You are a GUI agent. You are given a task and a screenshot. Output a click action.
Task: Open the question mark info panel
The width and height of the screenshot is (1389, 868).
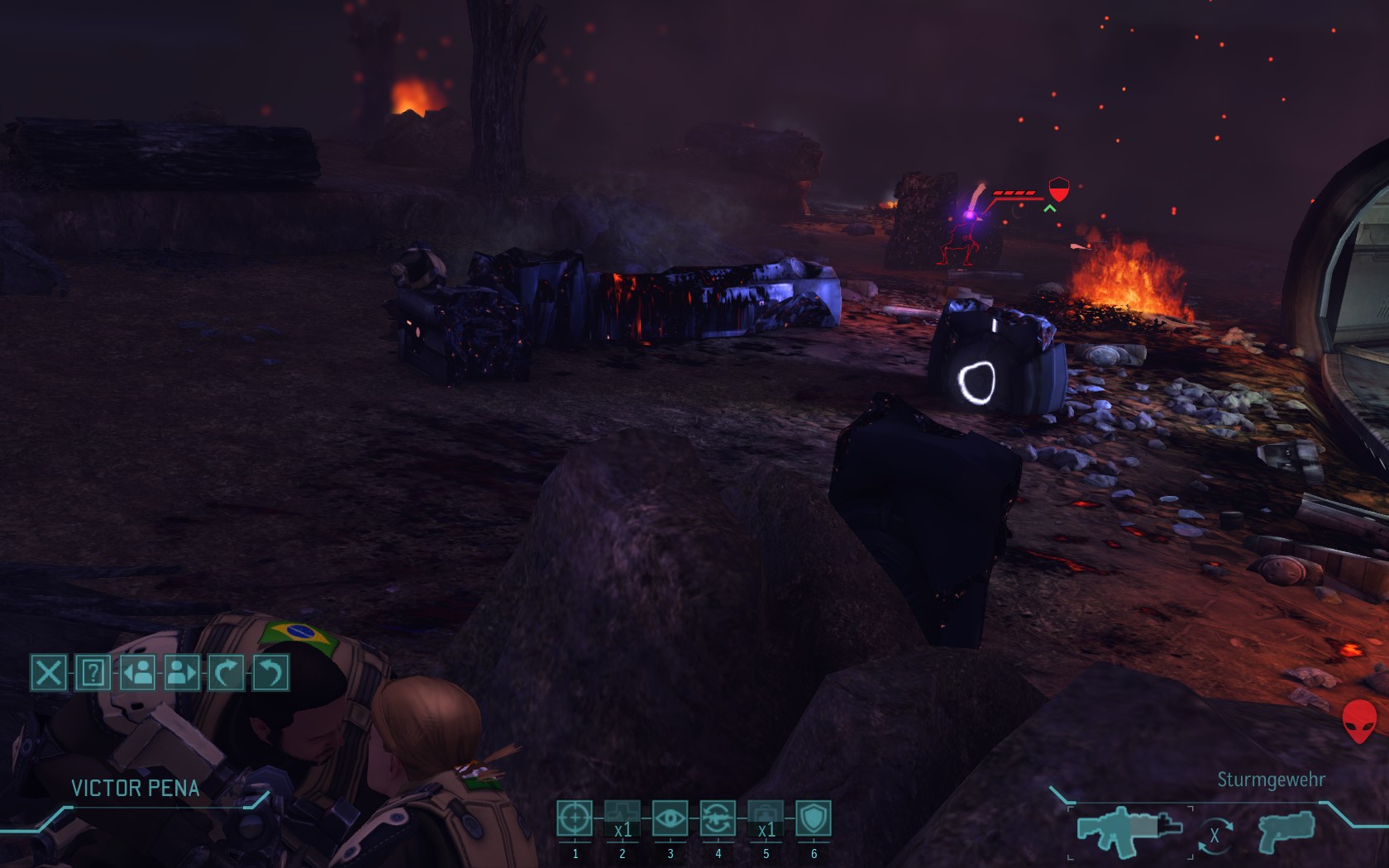coord(93,672)
